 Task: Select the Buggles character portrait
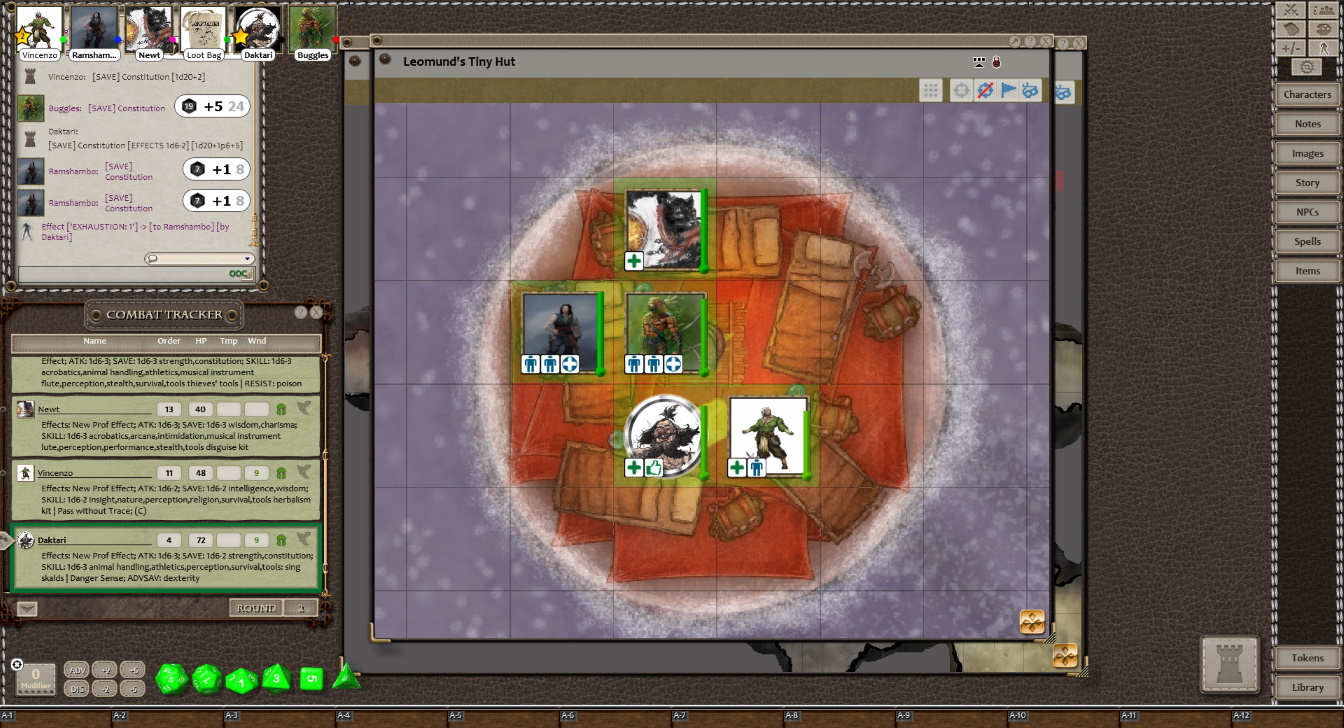click(312, 29)
